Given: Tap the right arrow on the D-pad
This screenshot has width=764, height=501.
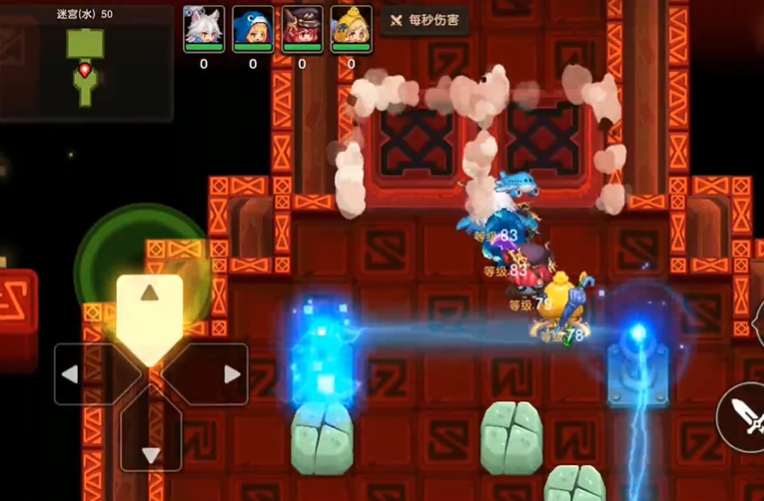Looking at the screenshot, I should (x=217, y=374).
